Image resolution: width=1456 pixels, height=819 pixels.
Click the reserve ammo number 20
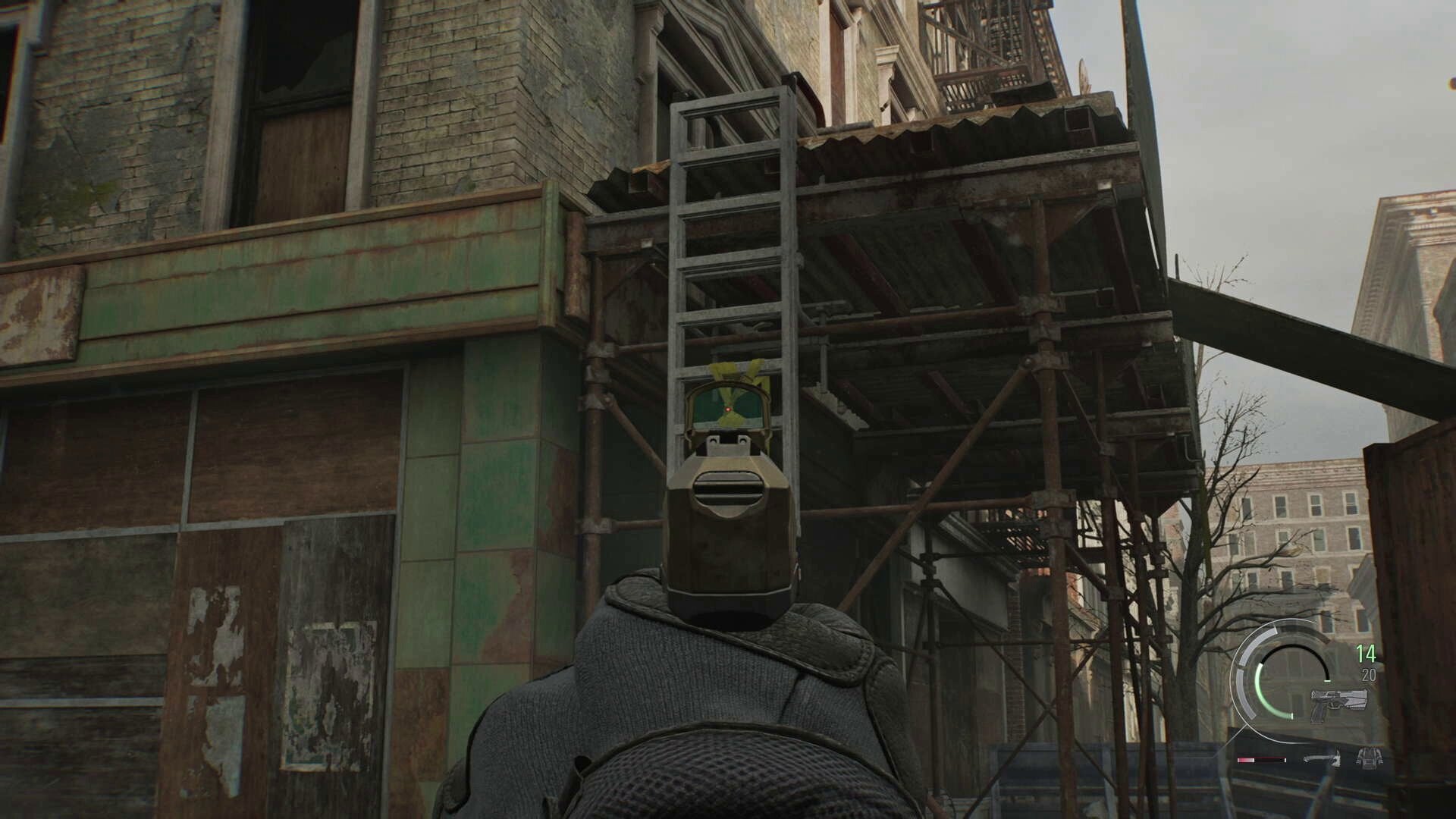pyautogui.click(x=1368, y=673)
